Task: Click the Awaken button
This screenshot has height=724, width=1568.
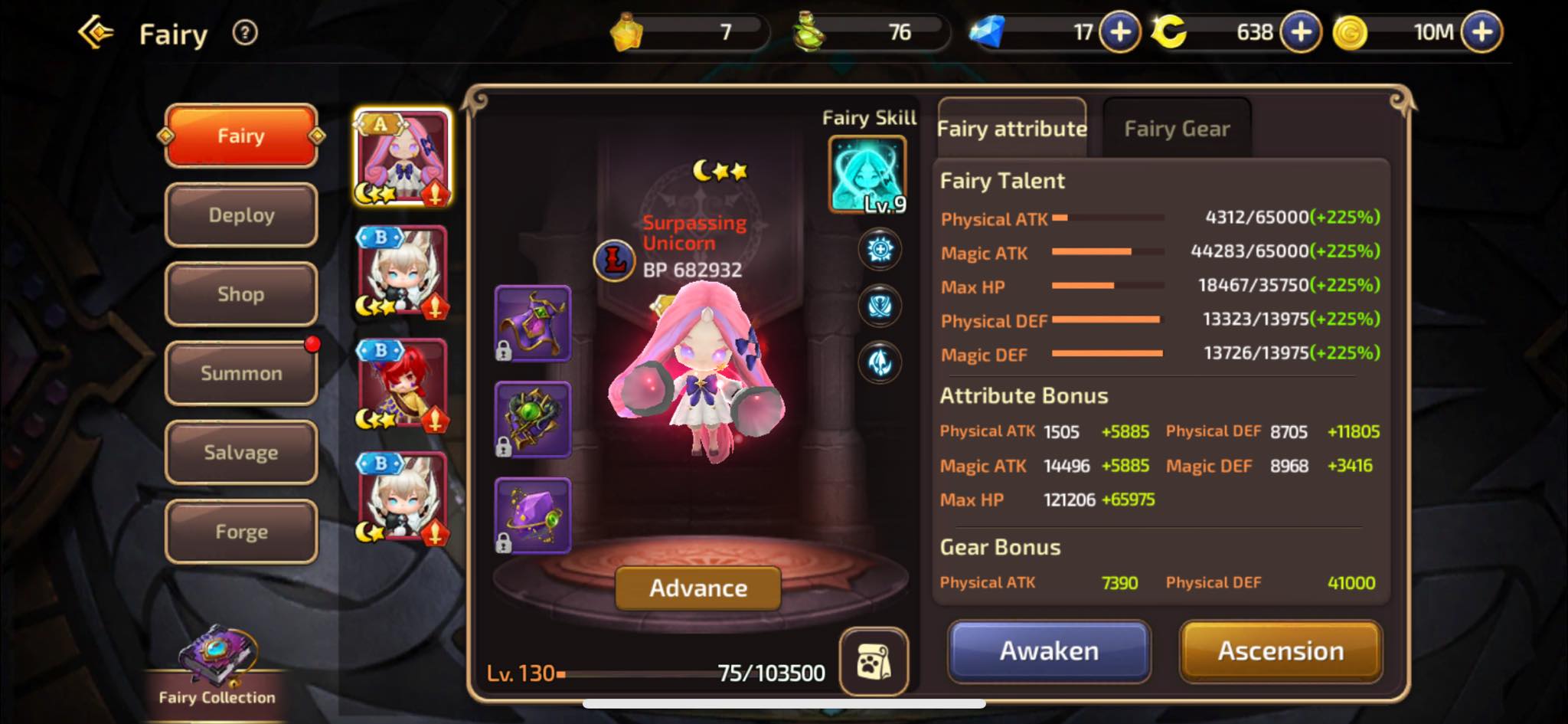Action: (1049, 650)
